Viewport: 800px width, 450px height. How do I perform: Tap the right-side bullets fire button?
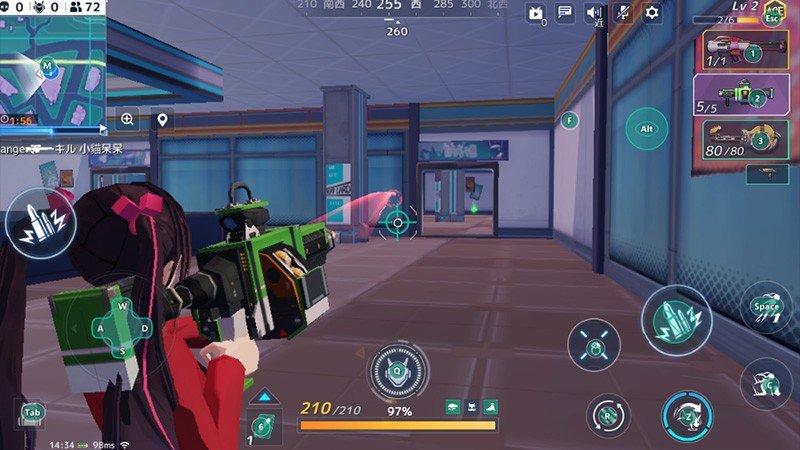point(676,320)
